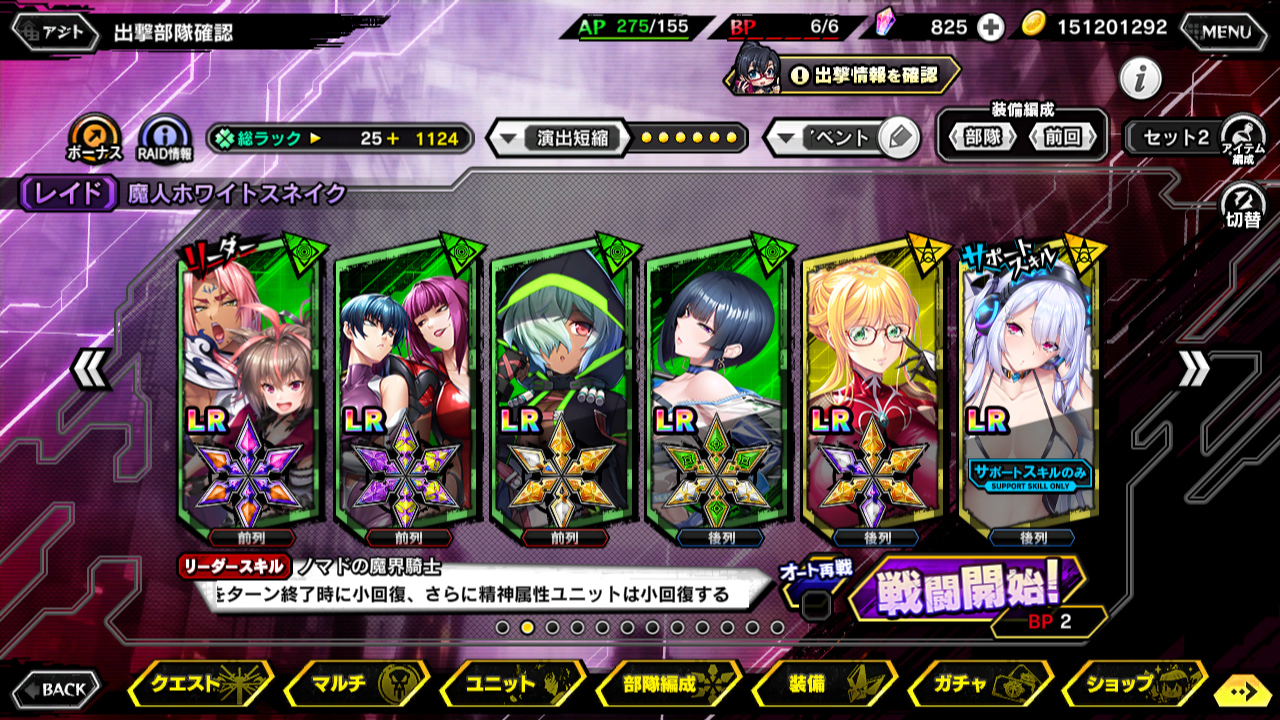Show RAID情報 raid info
This screenshot has height=720, width=1280.
[165, 137]
